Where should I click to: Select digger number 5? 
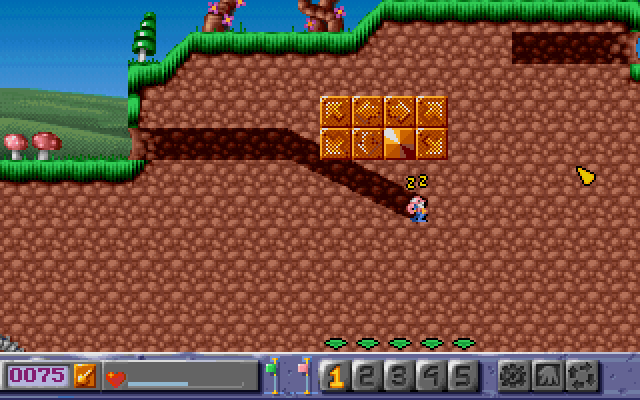tap(462, 376)
